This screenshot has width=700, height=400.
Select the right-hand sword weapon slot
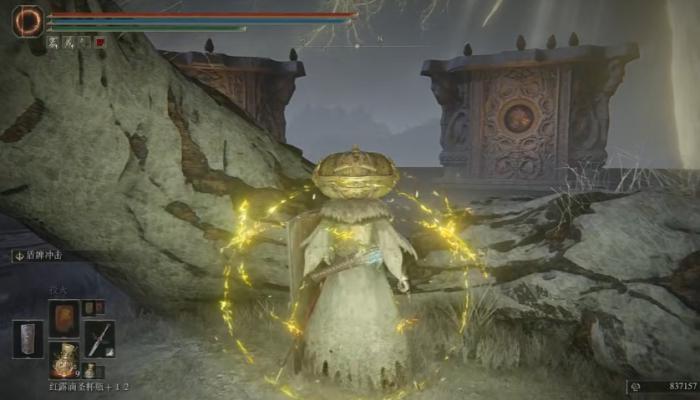[x=100, y=339]
